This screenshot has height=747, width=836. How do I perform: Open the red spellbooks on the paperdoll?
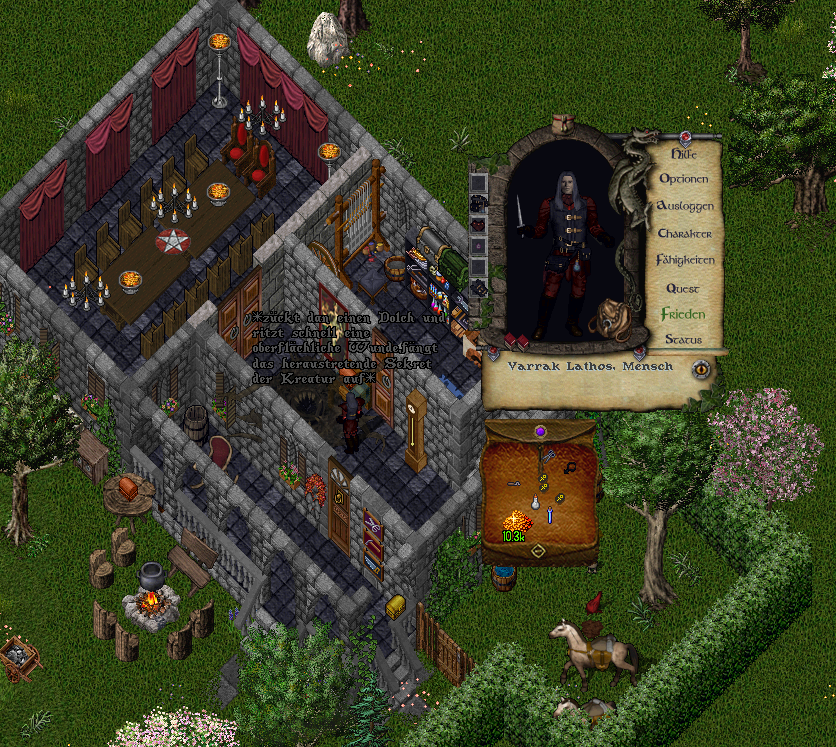click(x=516, y=341)
